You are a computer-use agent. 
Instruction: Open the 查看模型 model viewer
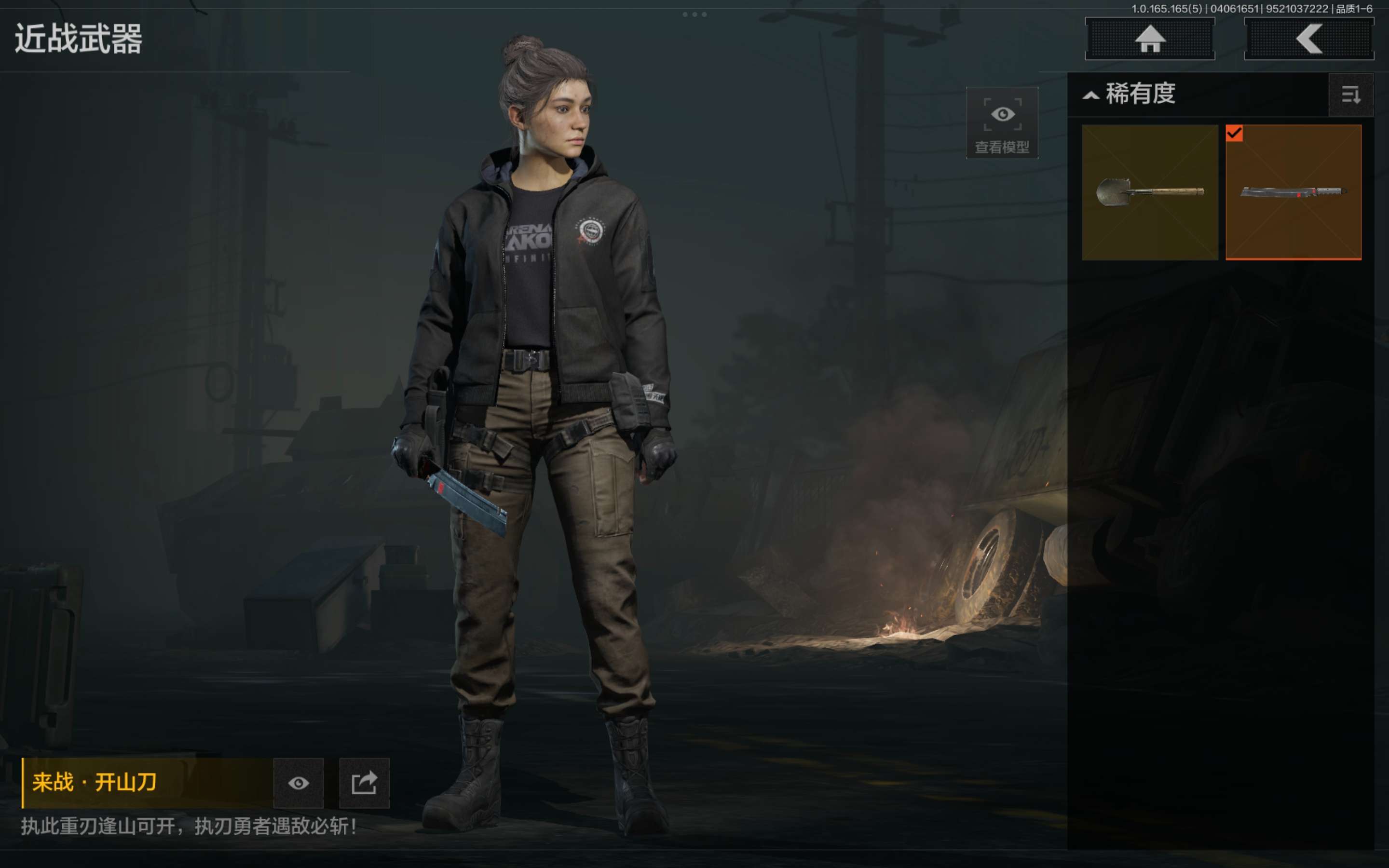(x=1002, y=123)
